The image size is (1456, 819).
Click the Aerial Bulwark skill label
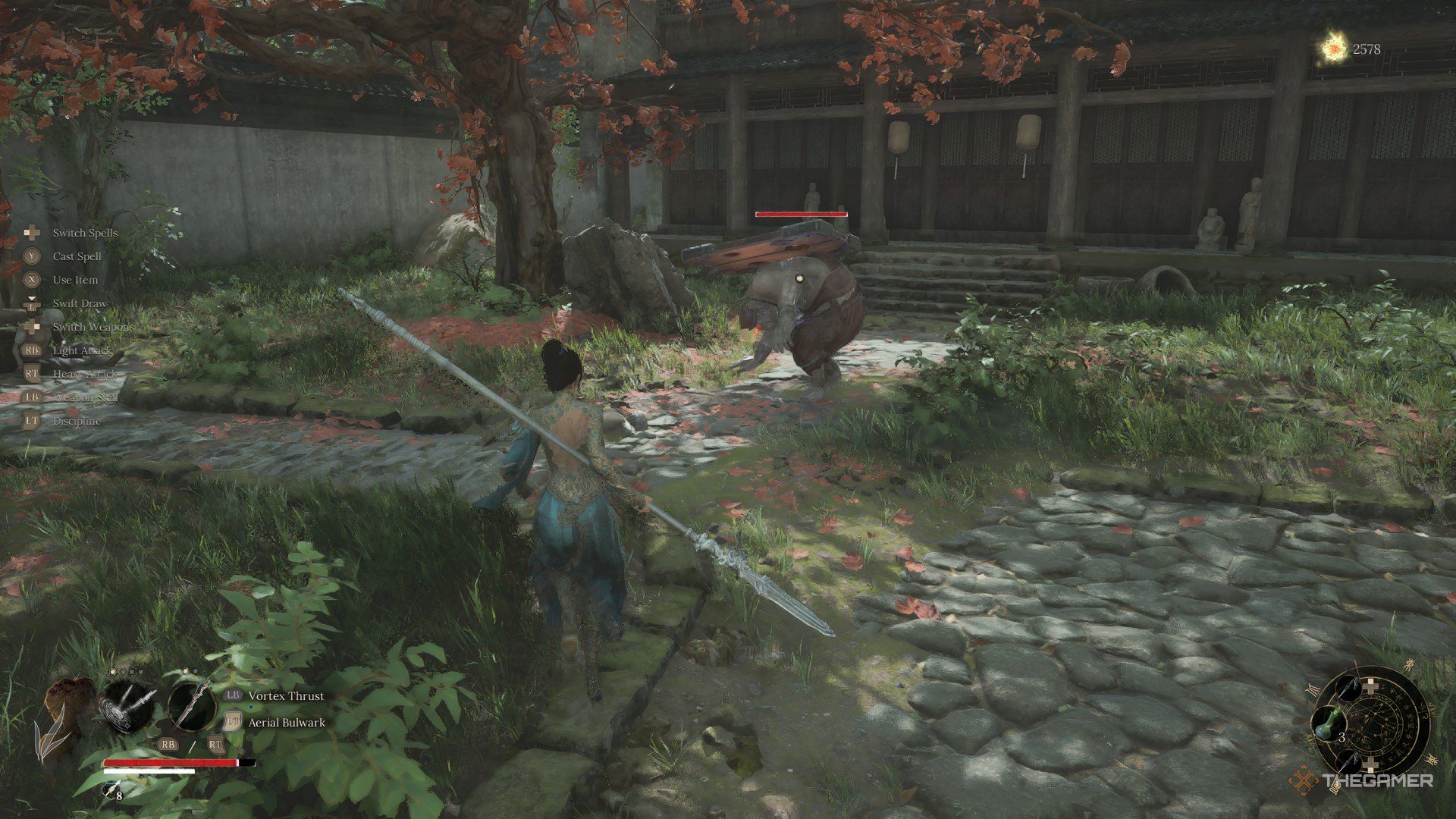pos(287,723)
